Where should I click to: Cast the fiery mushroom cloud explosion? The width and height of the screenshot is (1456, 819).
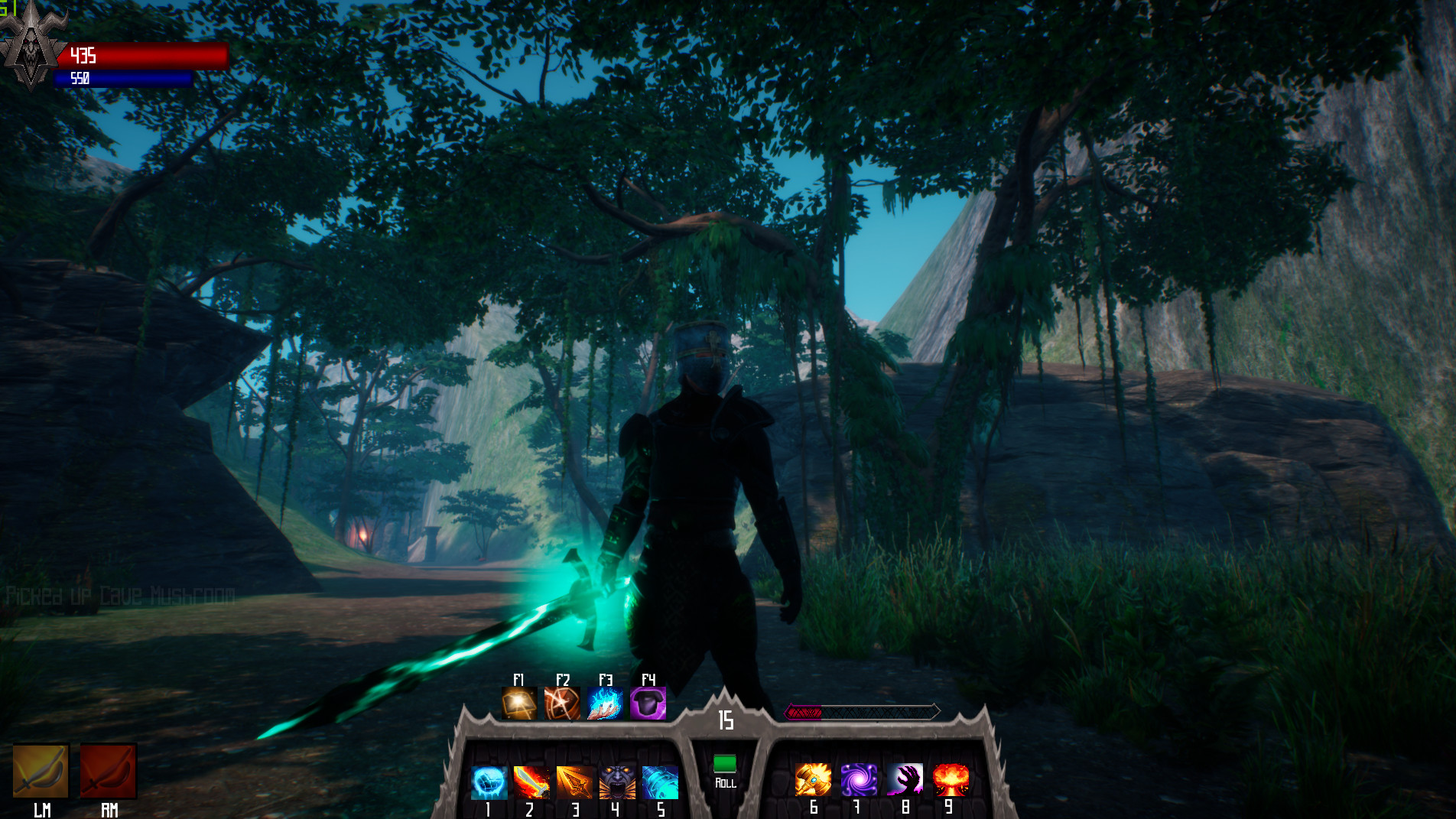click(951, 780)
